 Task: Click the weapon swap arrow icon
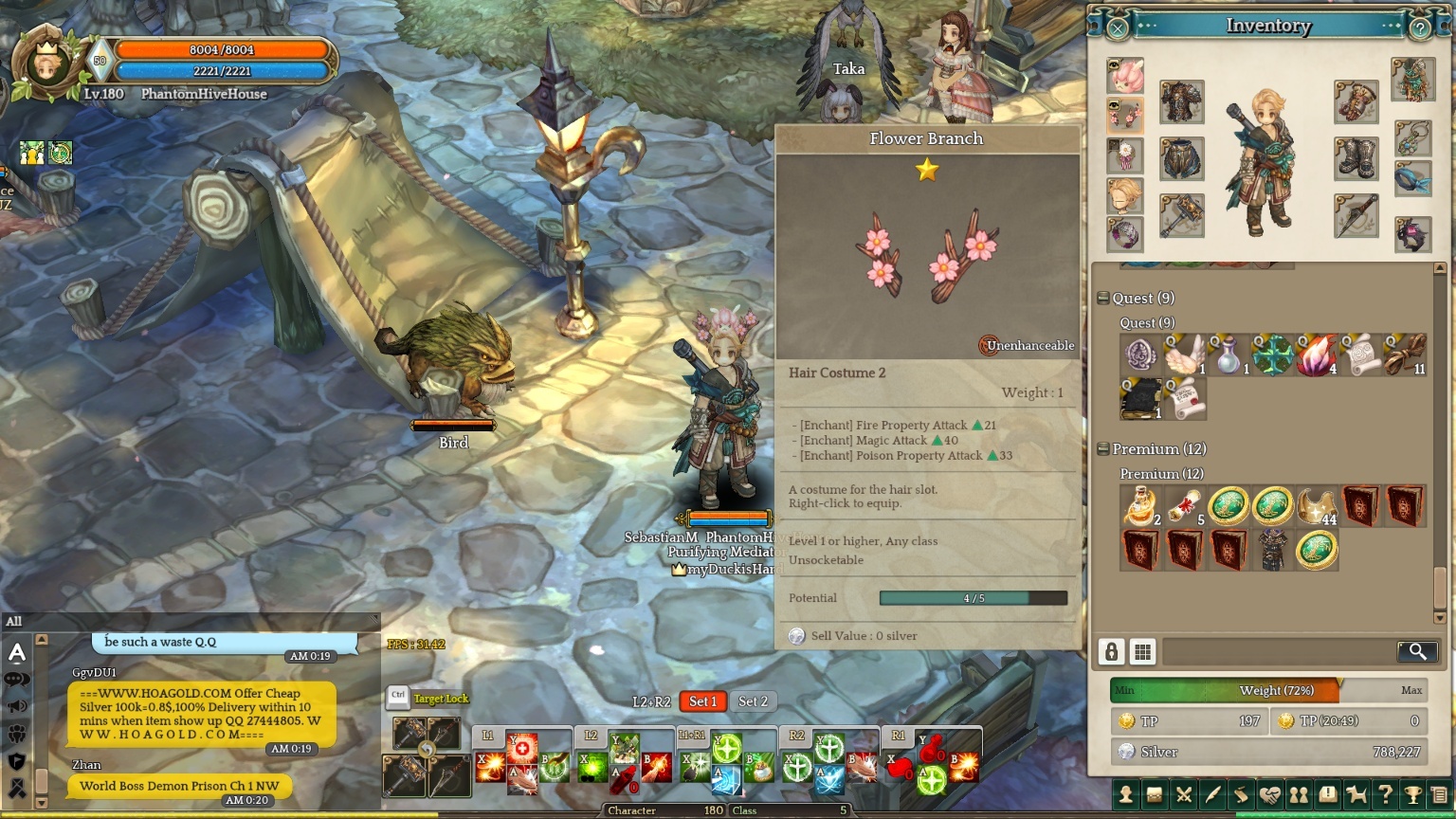pyautogui.click(x=427, y=750)
